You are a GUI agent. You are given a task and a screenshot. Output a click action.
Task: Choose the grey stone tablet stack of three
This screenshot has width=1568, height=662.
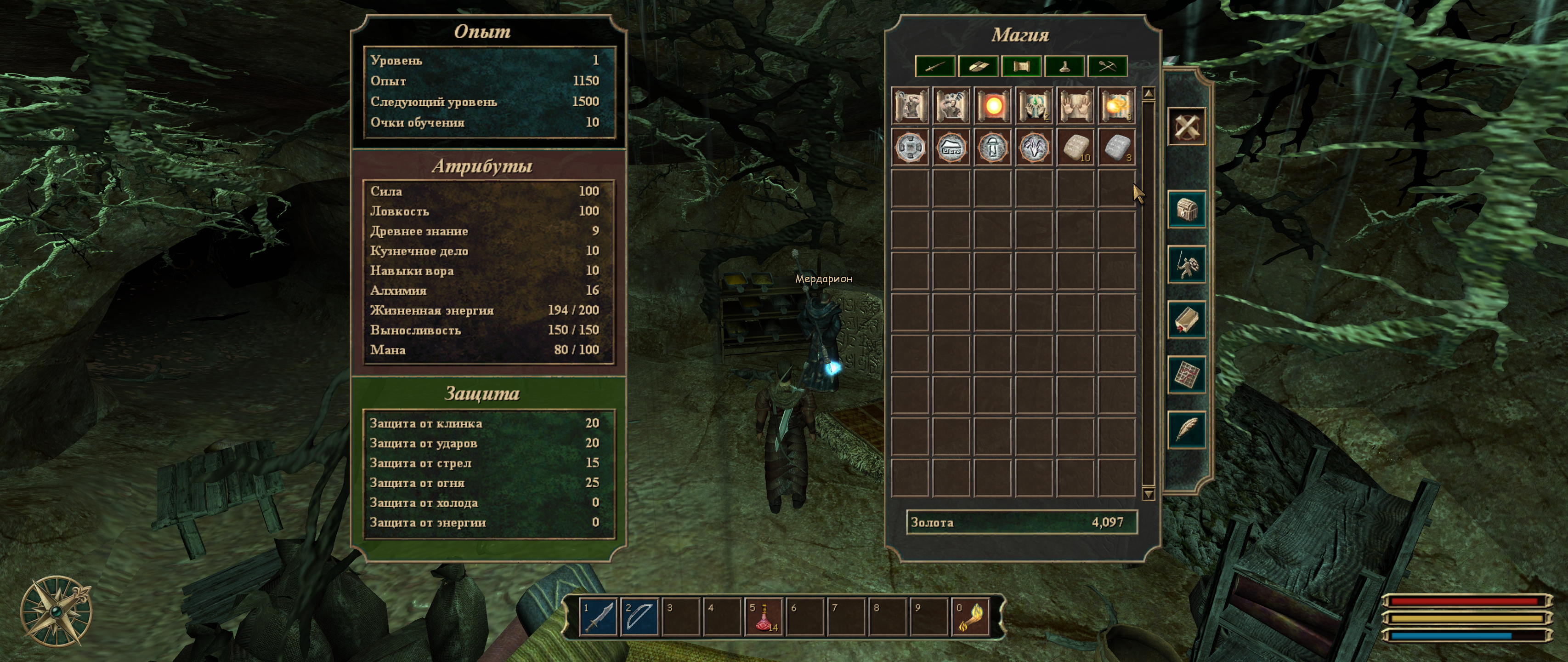coord(1116,148)
